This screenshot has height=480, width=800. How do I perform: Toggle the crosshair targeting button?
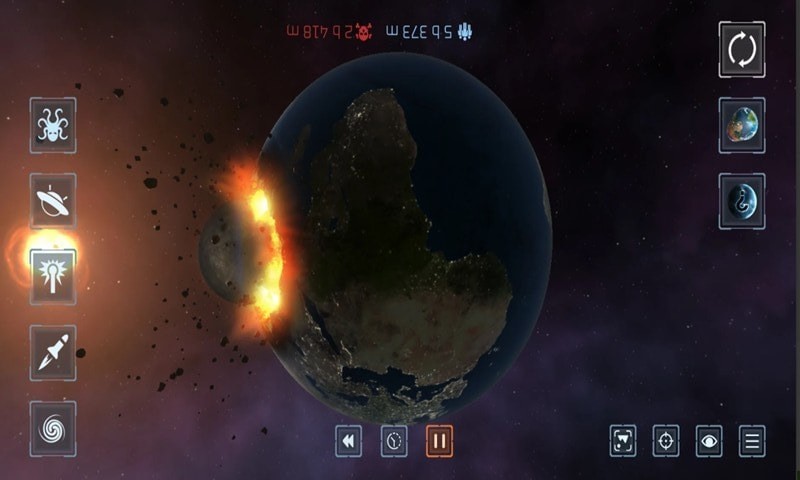(x=666, y=441)
